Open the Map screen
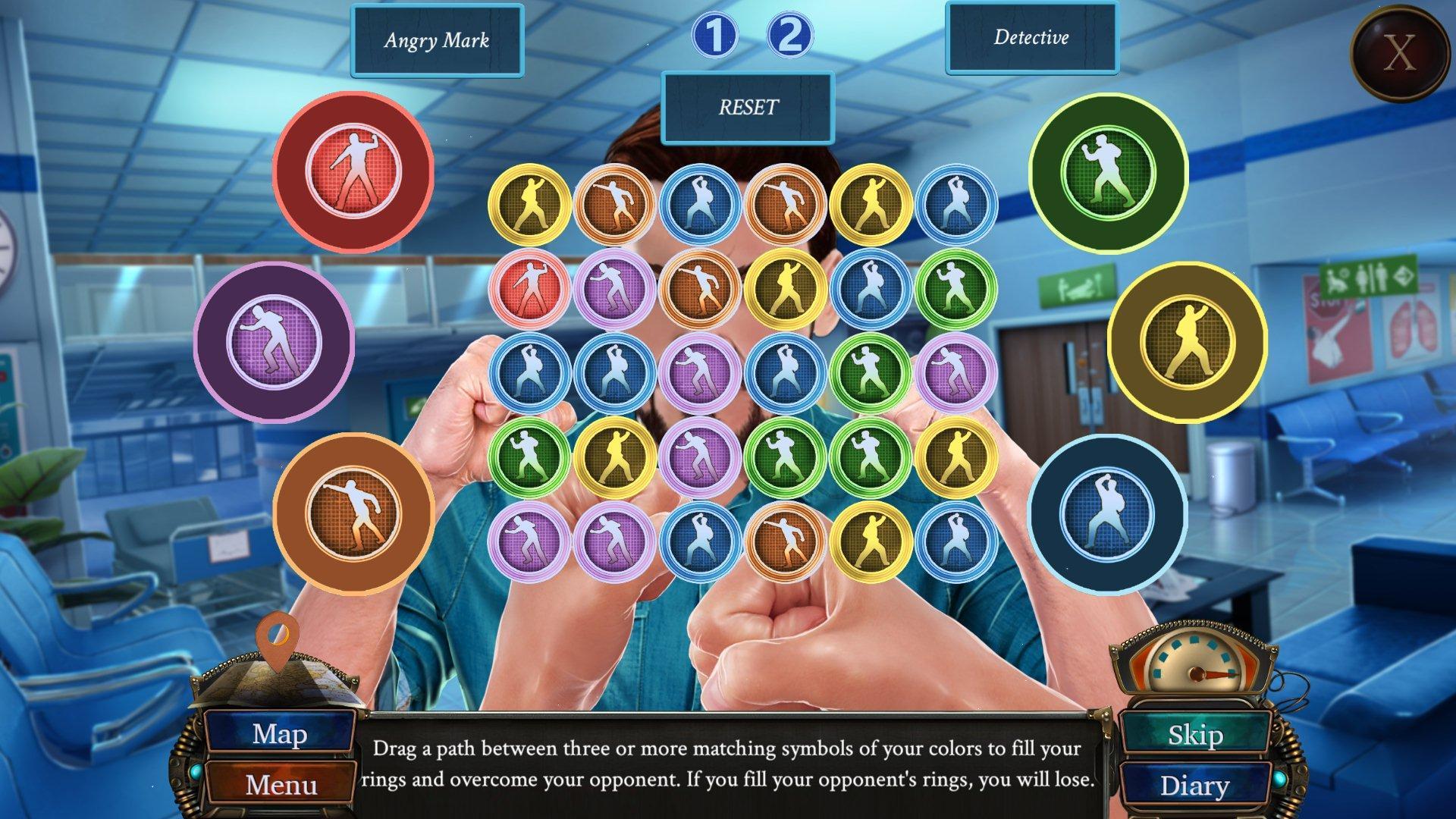This screenshot has height=819, width=1456. pyautogui.click(x=280, y=734)
